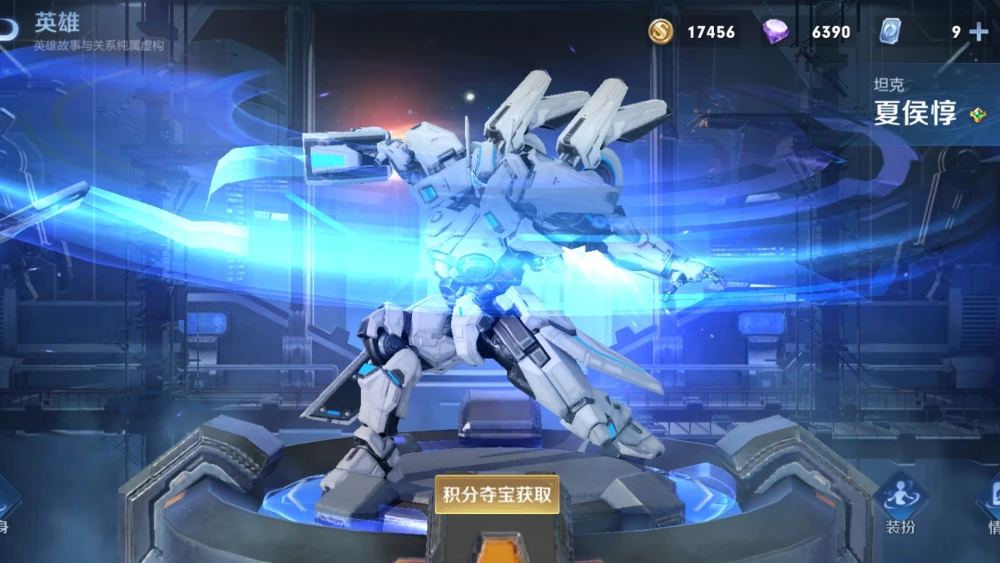
Task: Add more tickets with the plus button
Action: tap(978, 31)
